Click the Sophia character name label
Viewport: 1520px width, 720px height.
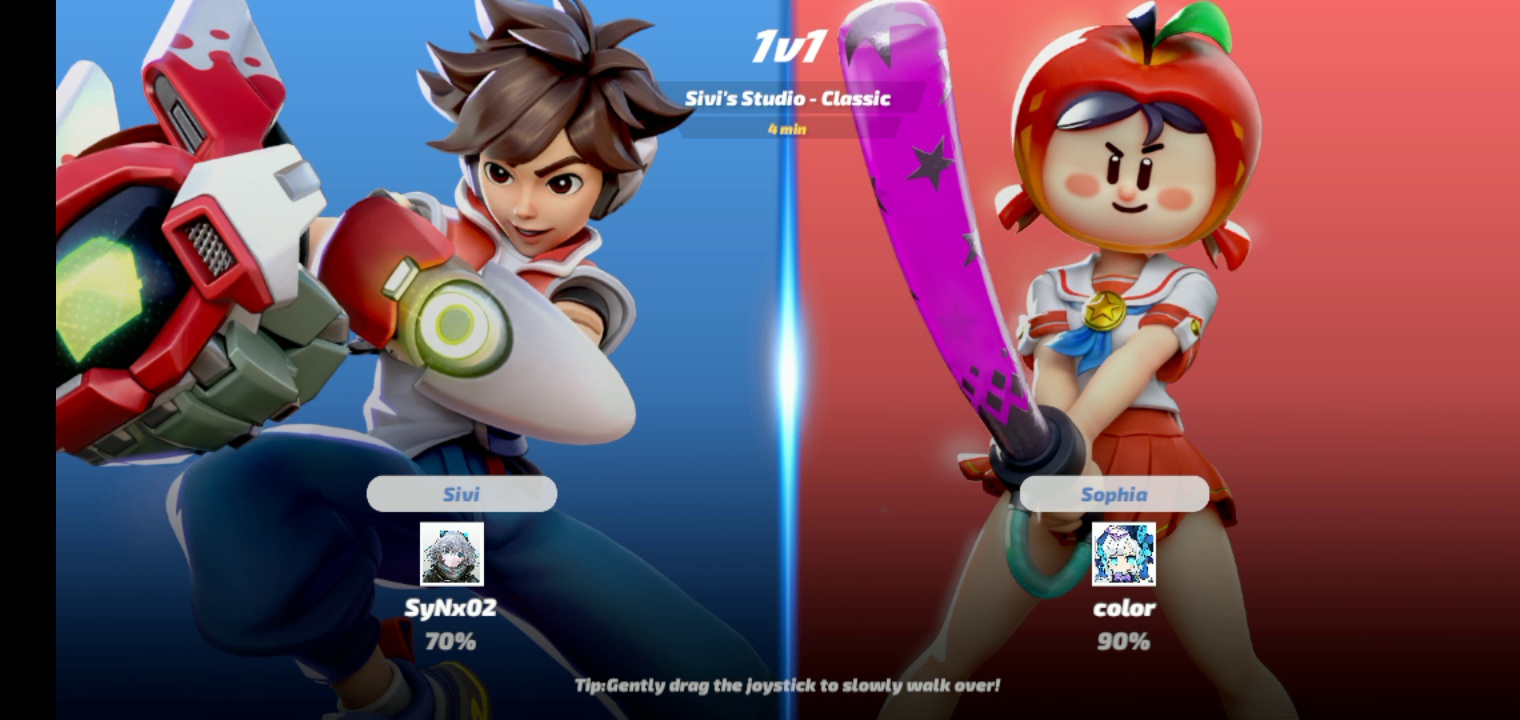(x=1114, y=494)
